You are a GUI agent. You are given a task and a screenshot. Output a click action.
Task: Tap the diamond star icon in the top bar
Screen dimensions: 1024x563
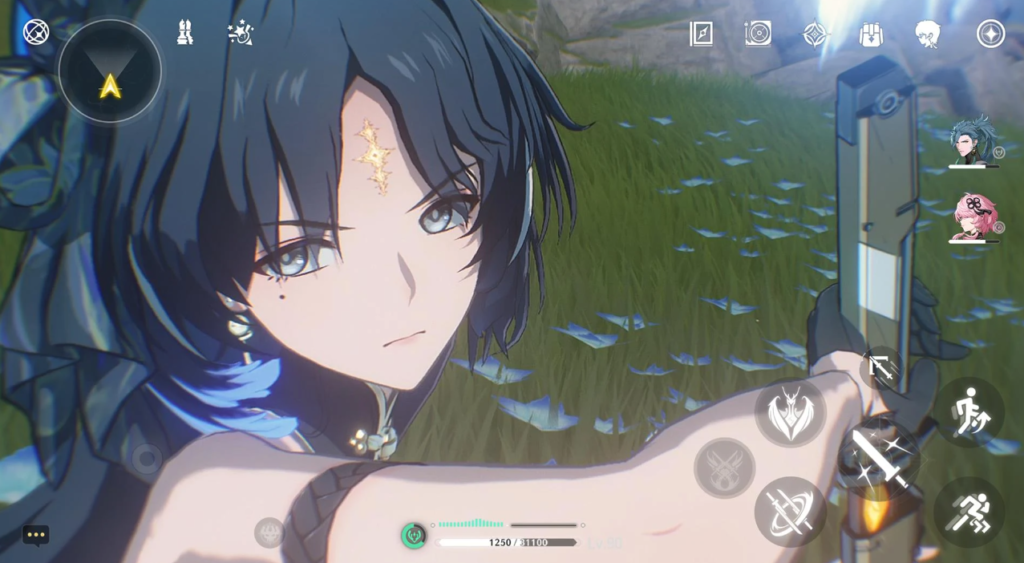[x=815, y=34]
